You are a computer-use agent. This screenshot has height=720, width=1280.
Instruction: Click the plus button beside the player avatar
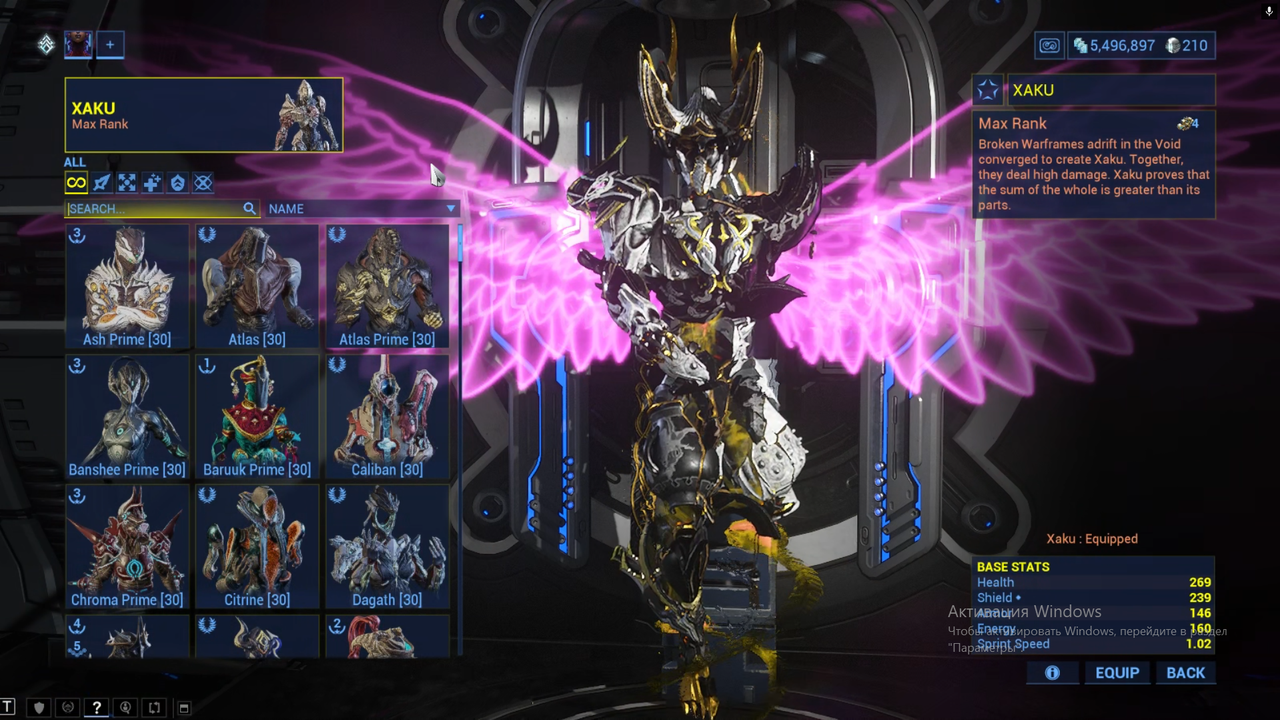[110, 44]
